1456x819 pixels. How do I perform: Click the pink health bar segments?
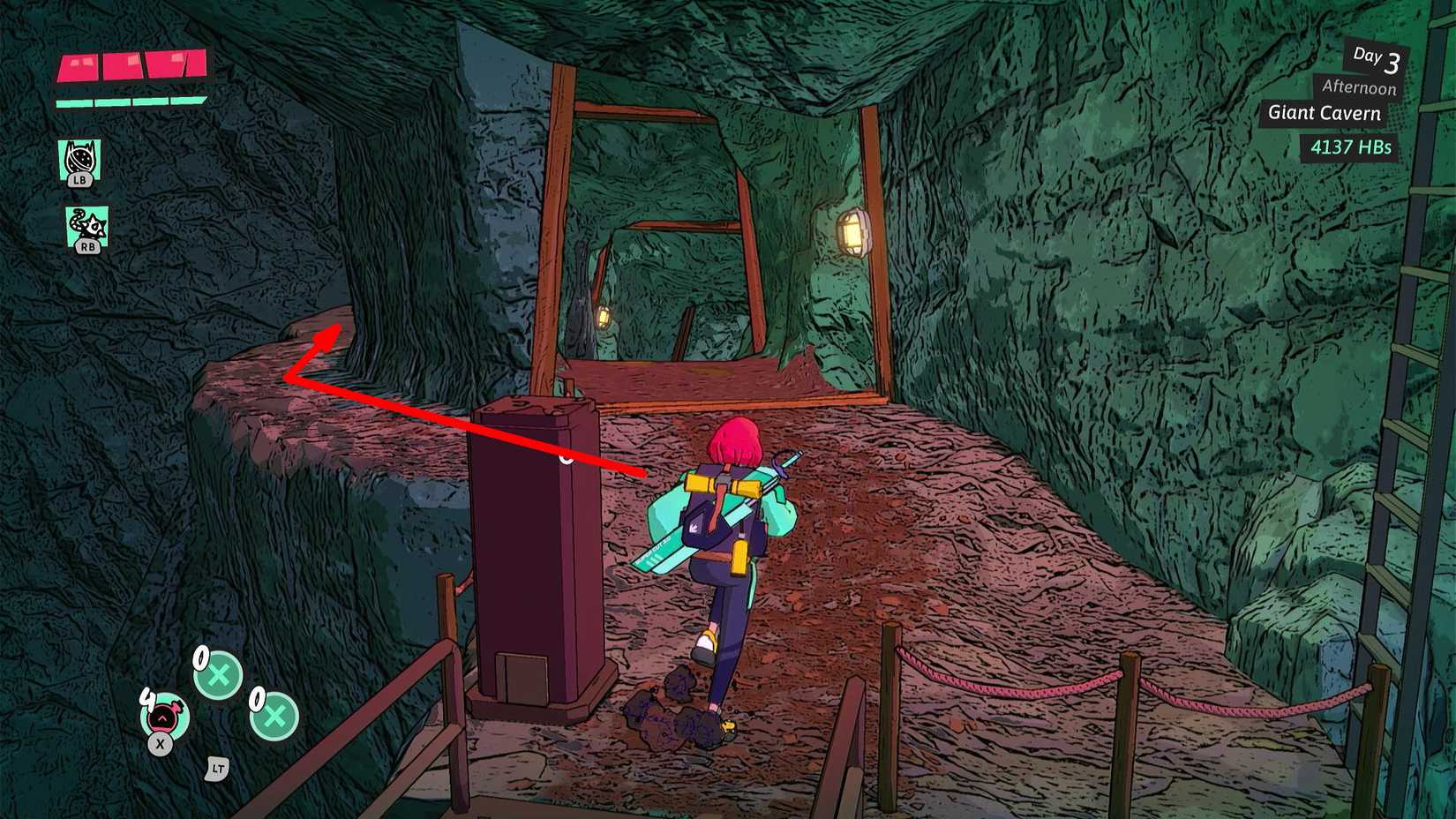131,67
